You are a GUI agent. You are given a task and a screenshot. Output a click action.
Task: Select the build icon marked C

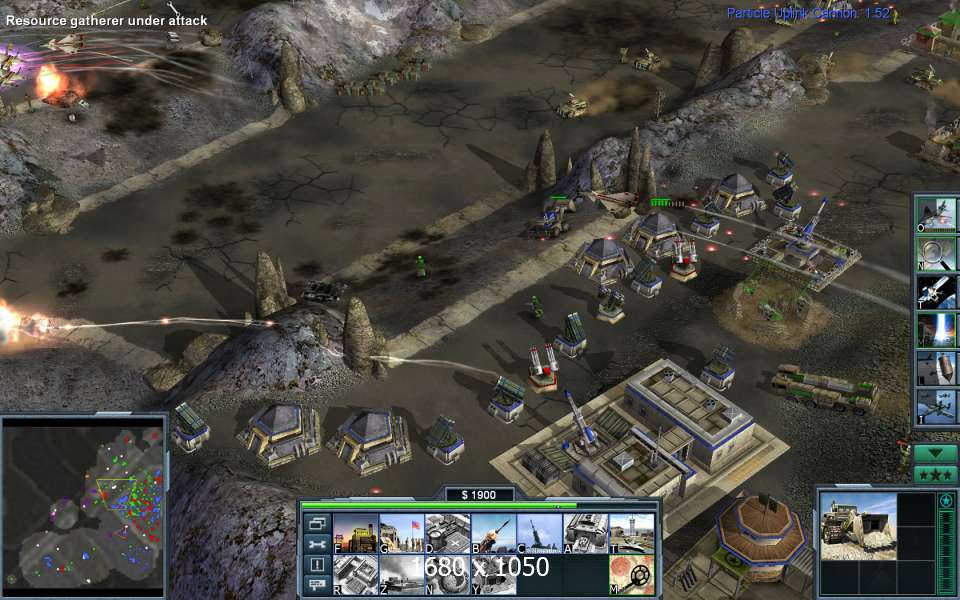point(540,533)
